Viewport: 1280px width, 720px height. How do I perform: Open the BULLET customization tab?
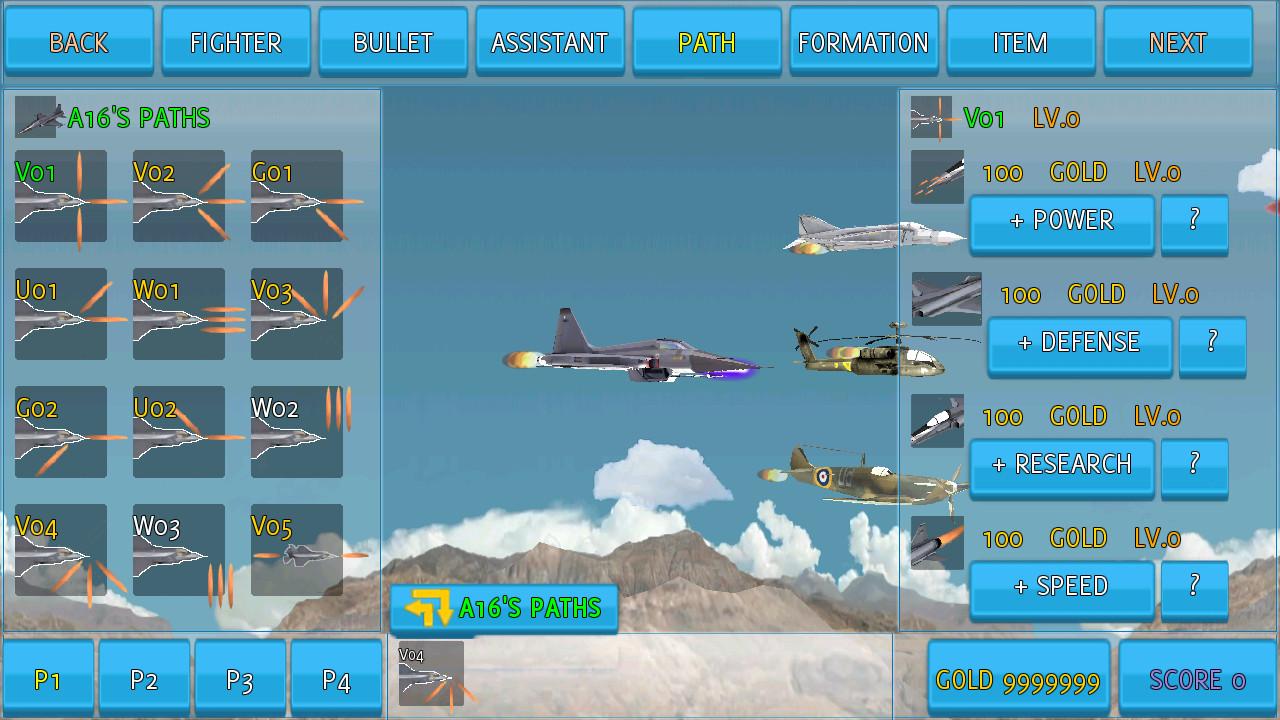pos(392,41)
